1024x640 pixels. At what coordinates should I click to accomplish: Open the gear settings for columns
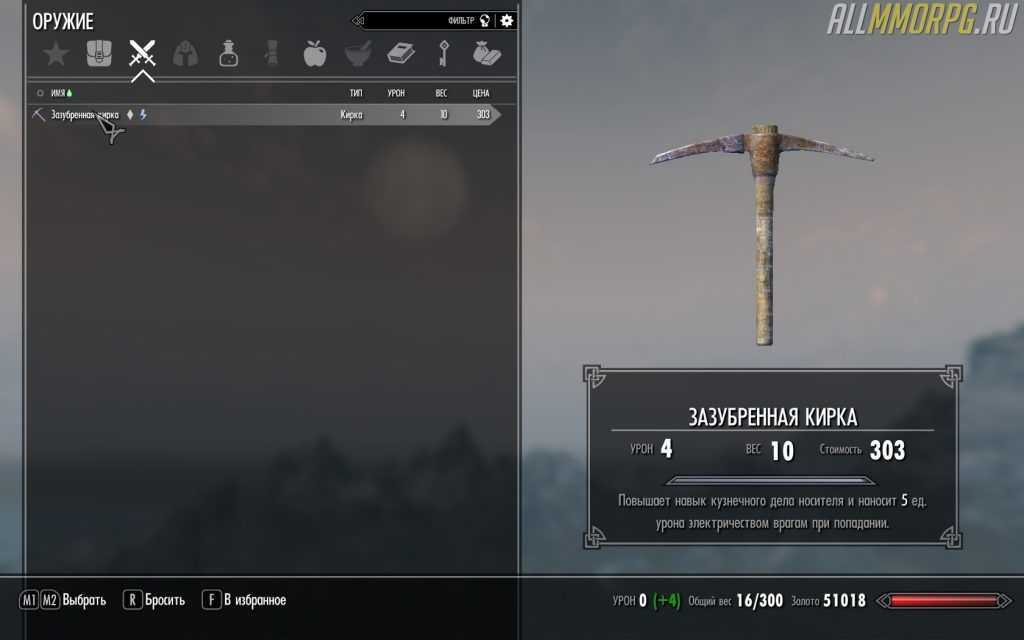click(507, 20)
